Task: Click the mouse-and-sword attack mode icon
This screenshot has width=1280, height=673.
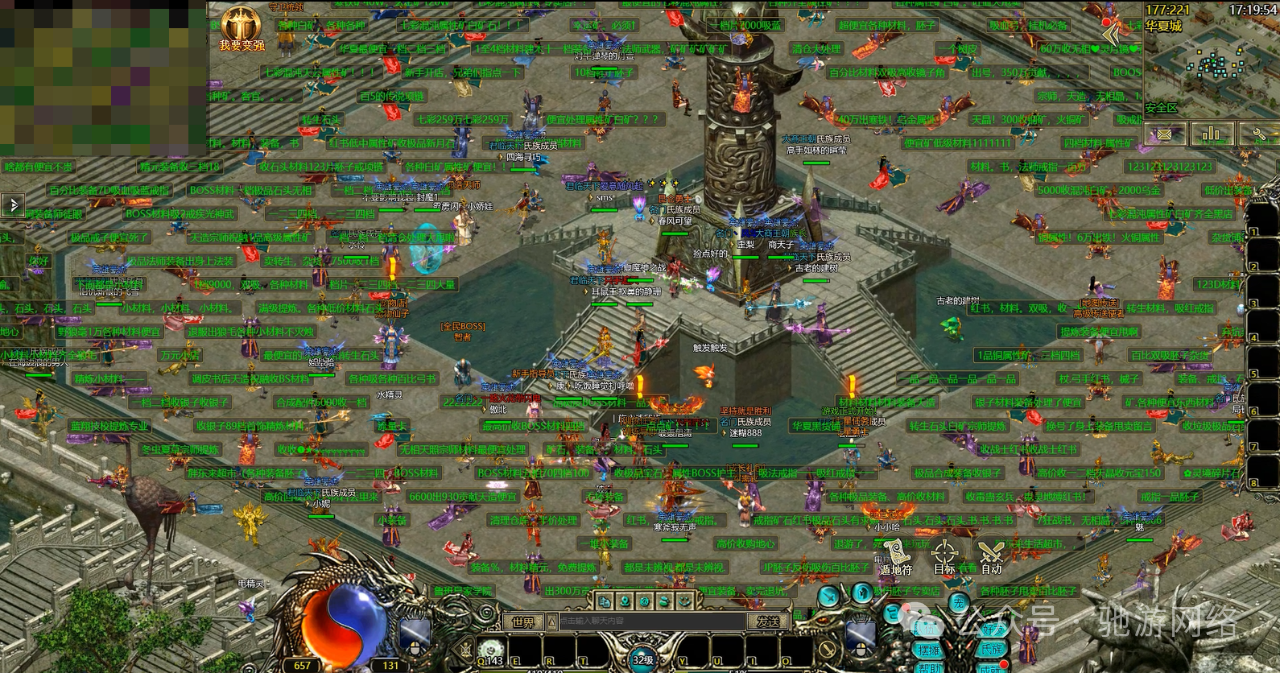Action: [415, 634]
